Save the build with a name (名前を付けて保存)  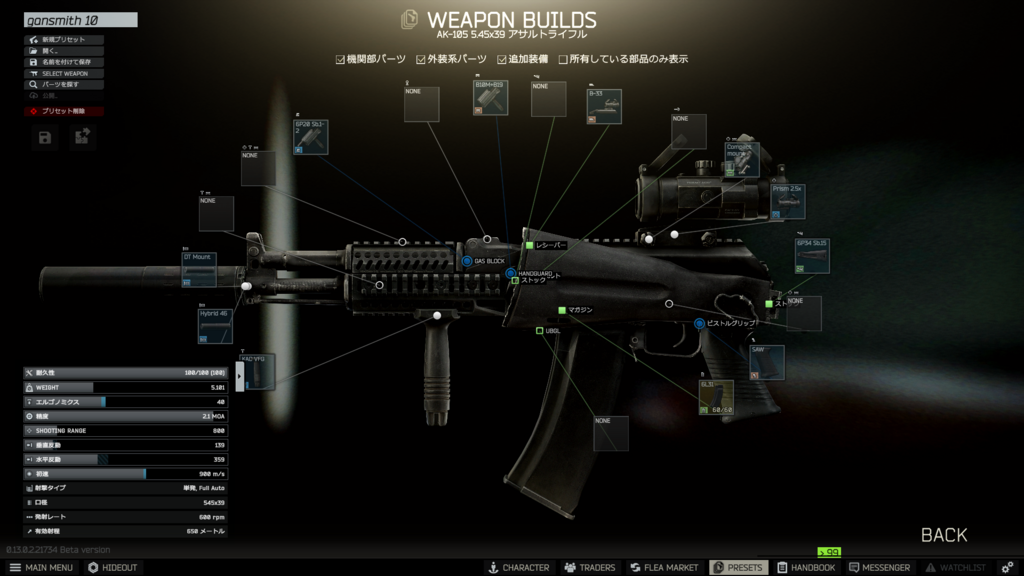[64, 62]
